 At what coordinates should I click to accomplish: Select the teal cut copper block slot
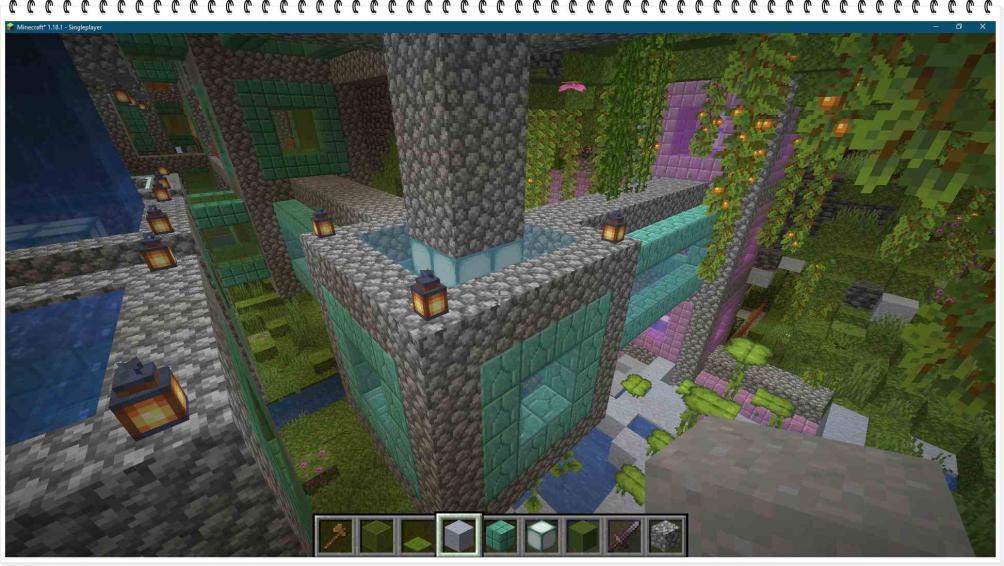coord(500,536)
